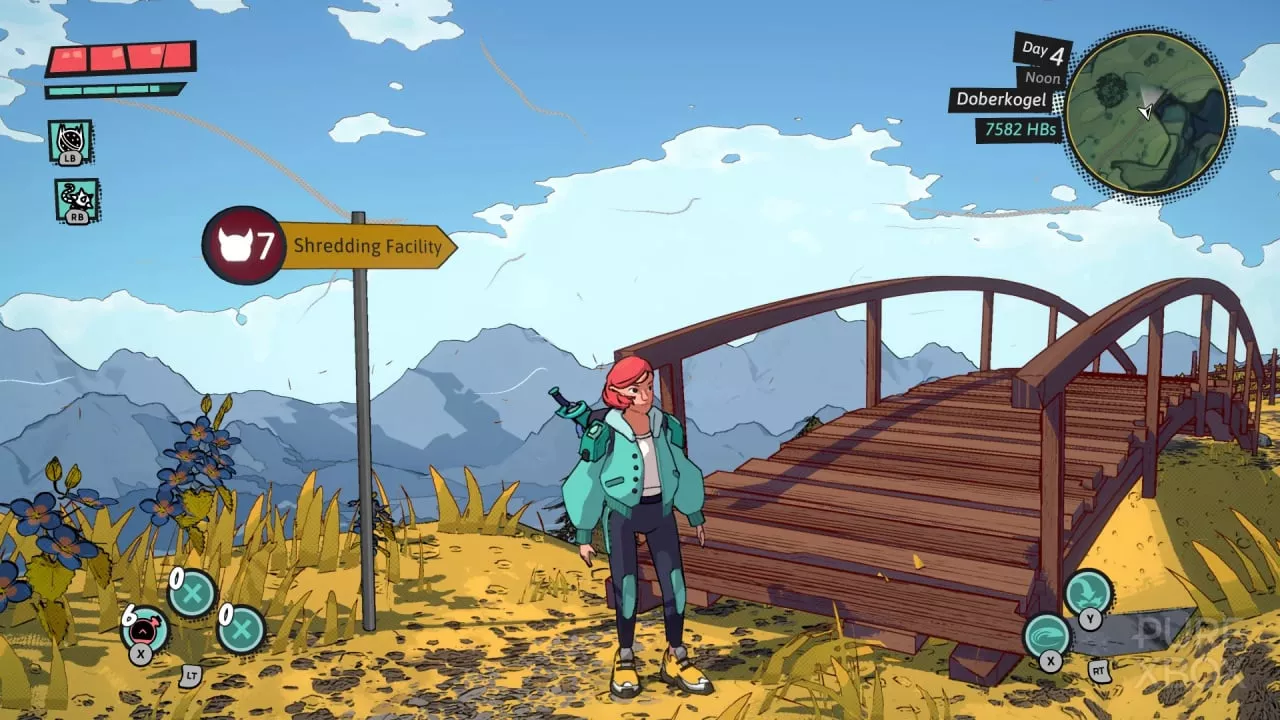Select the pink potion item slot
The height and width of the screenshot is (720, 1280).
[145, 629]
